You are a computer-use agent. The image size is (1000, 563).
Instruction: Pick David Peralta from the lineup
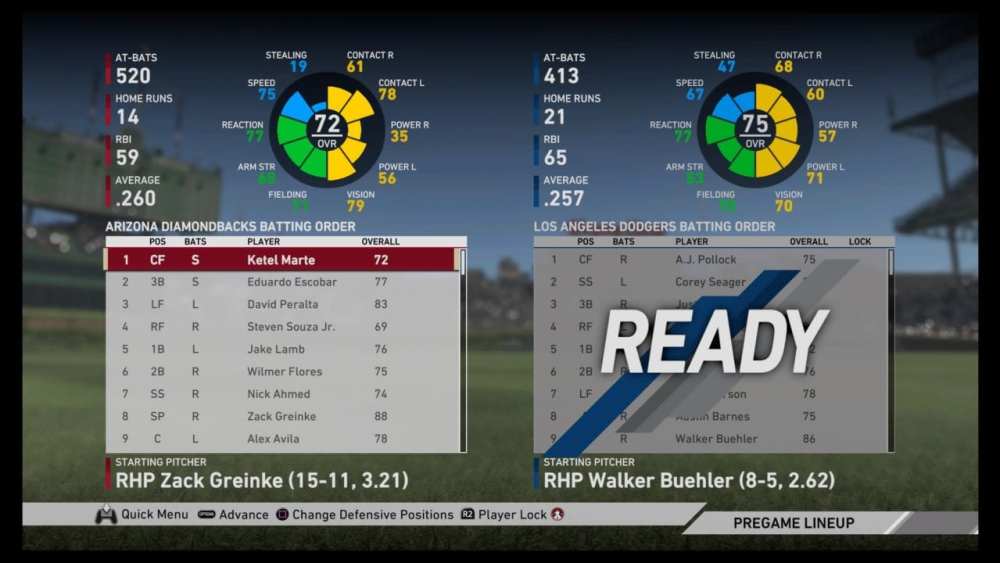pyautogui.click(x=282, y=304)
